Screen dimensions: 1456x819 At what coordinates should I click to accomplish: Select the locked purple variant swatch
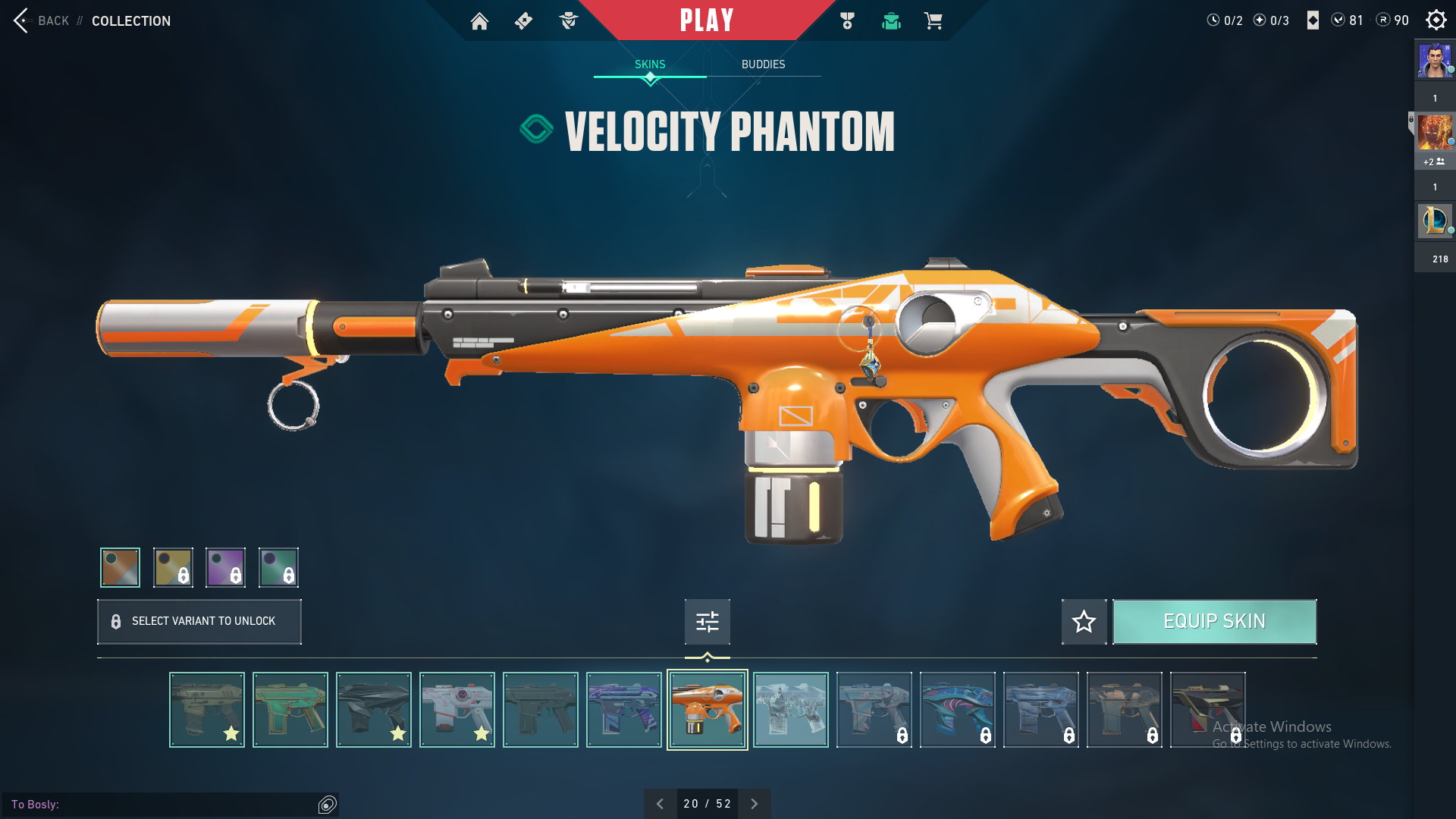[226, 567]
